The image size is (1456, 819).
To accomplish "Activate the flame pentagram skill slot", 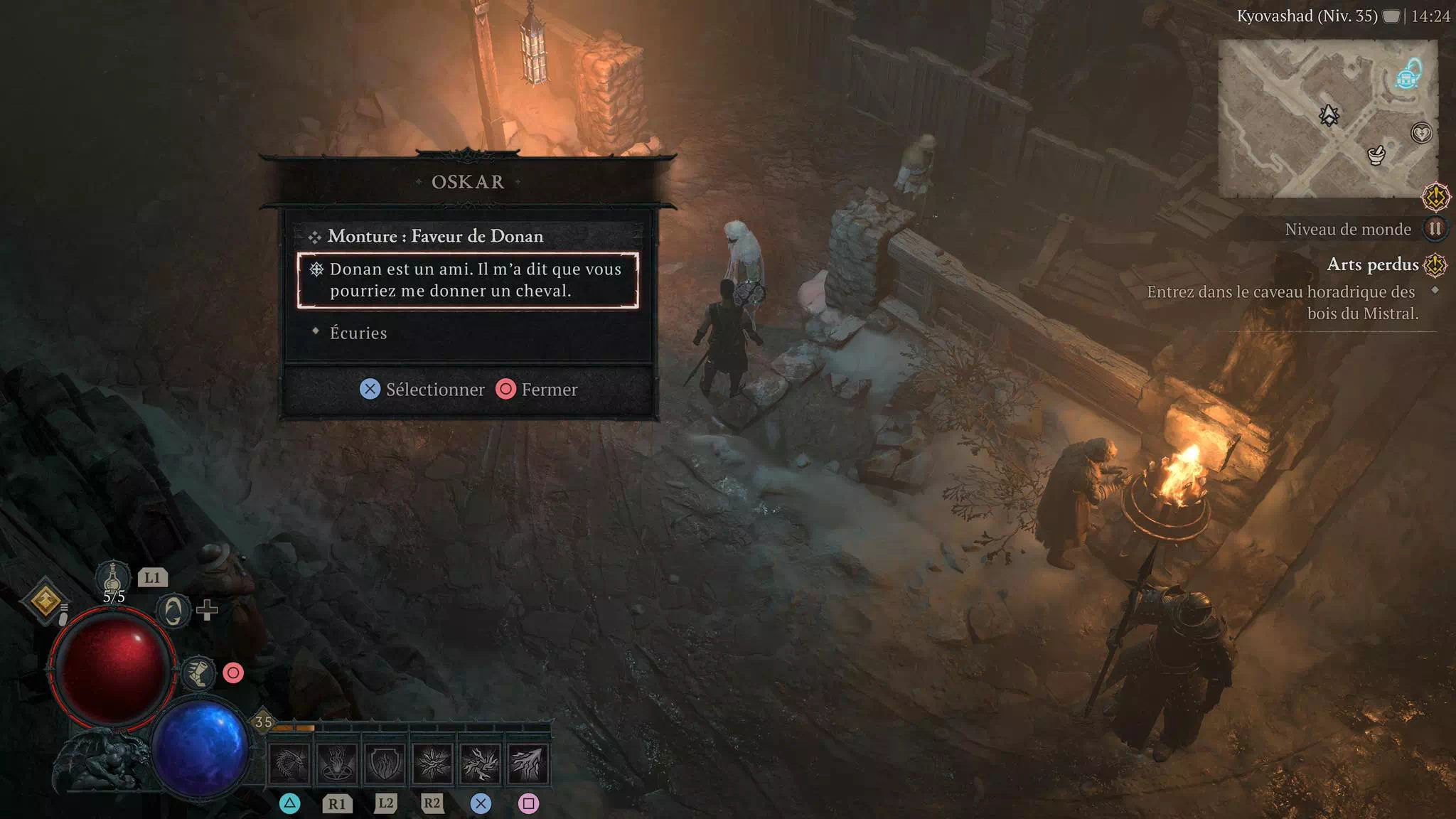I will pyautogui.click(x=337, y=764).
